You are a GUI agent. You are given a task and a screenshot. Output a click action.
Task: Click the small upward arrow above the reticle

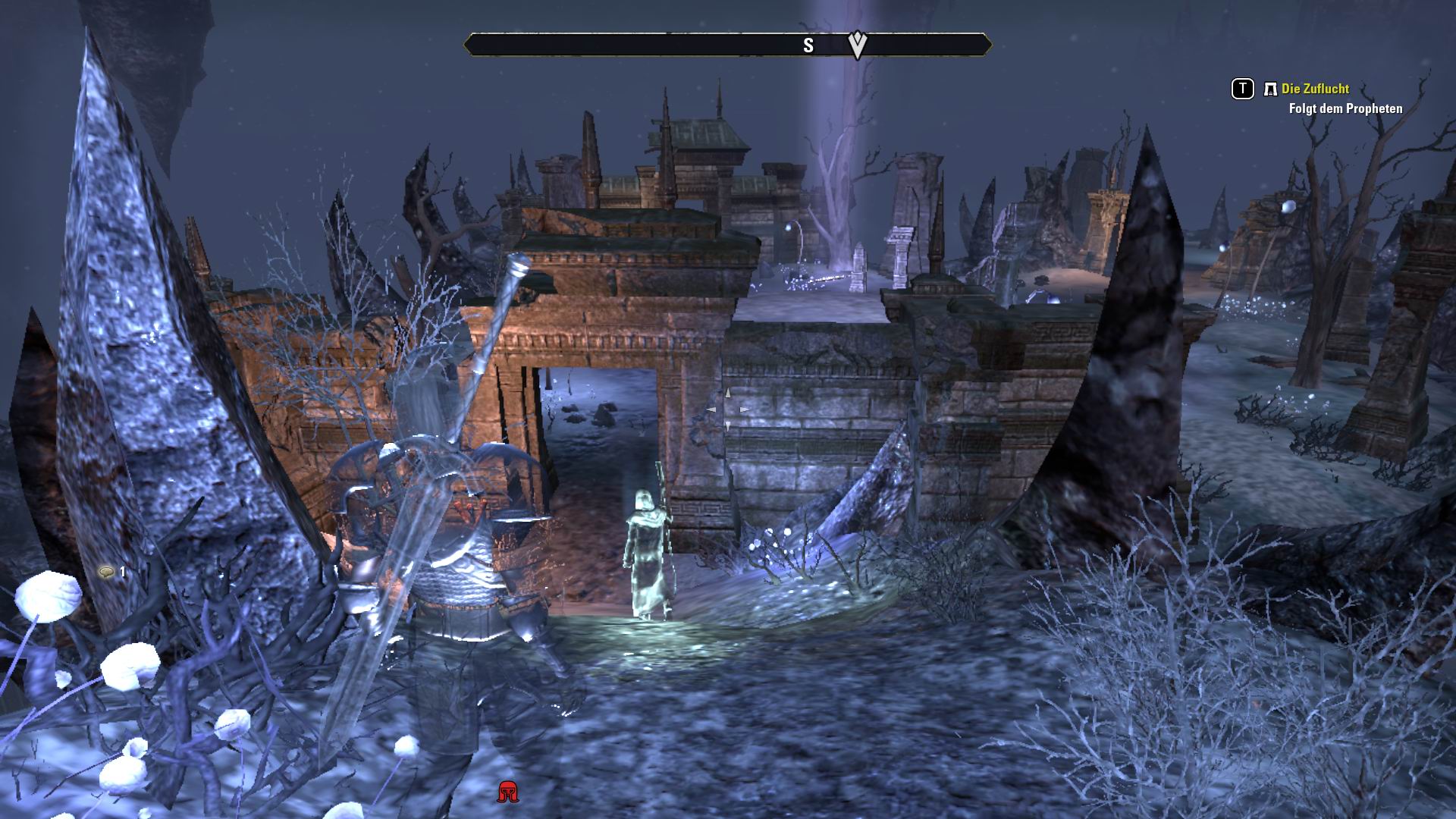pyautogui.click(x=727, y=393)
